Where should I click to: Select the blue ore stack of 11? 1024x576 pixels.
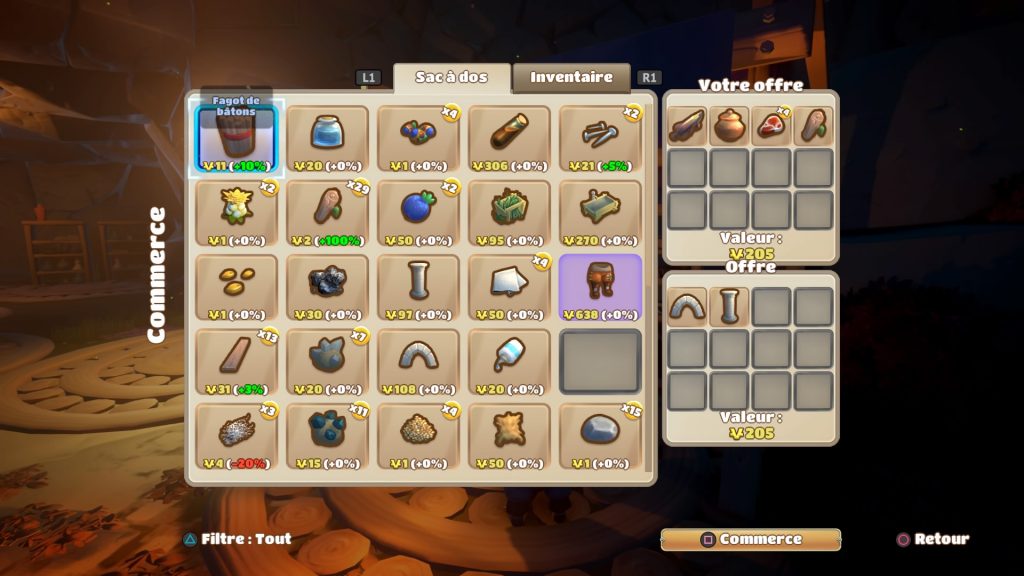[327, 435]
